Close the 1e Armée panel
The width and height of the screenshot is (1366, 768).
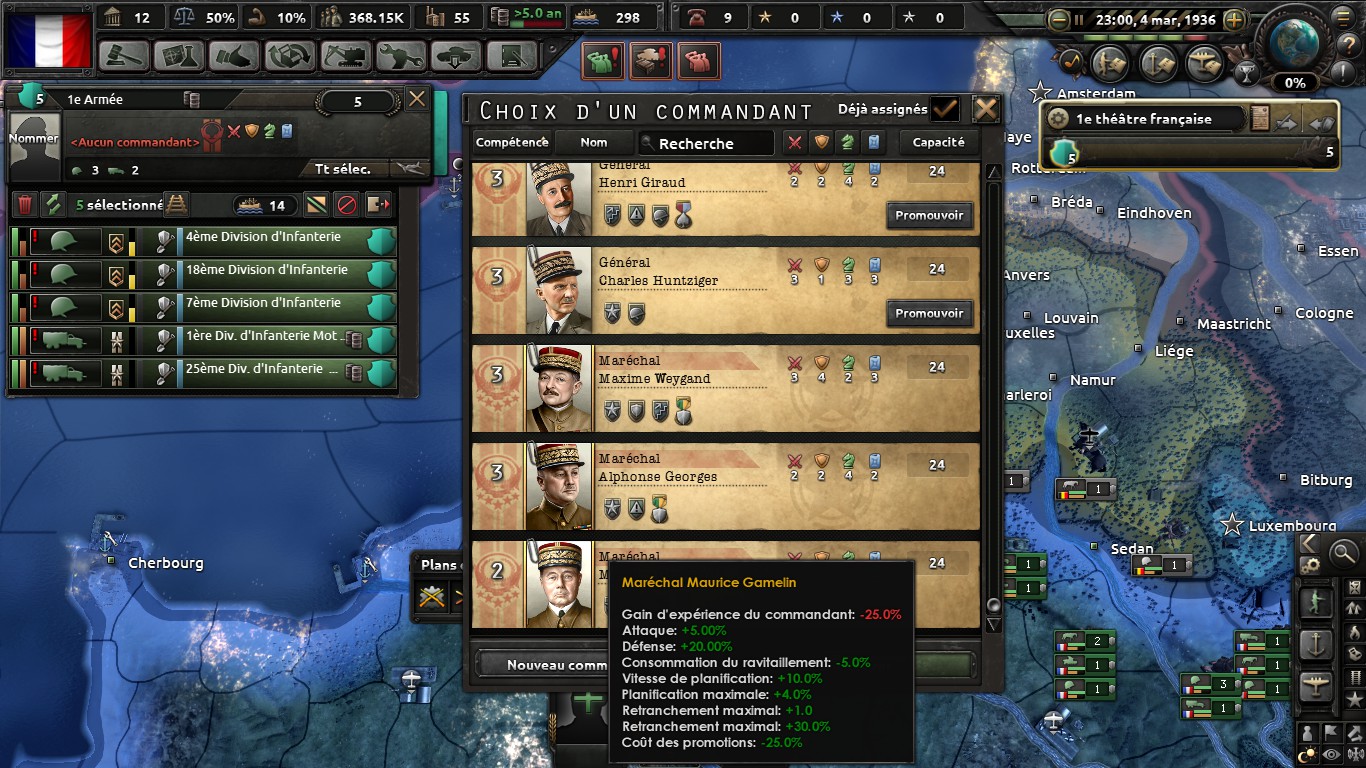click(417, 98)
